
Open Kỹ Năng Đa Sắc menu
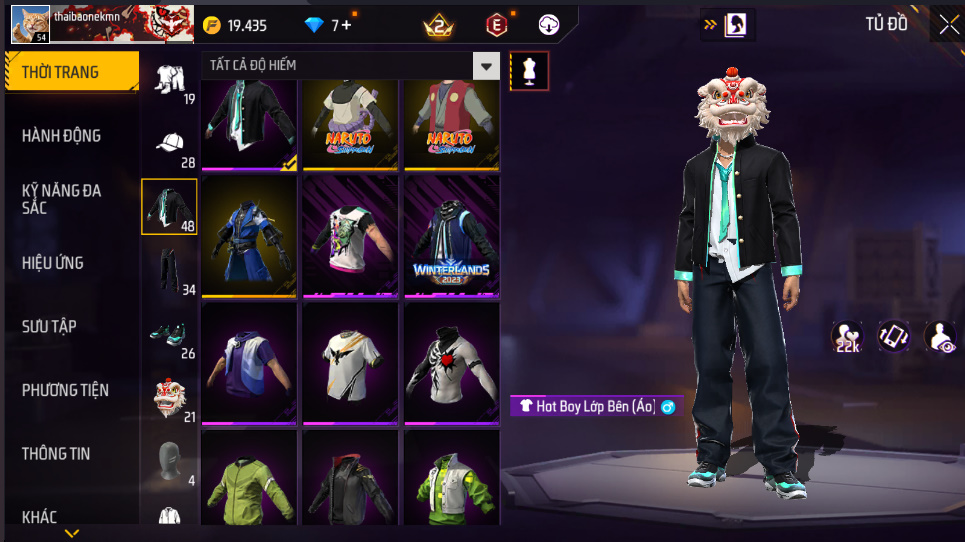tap(62, 198)
